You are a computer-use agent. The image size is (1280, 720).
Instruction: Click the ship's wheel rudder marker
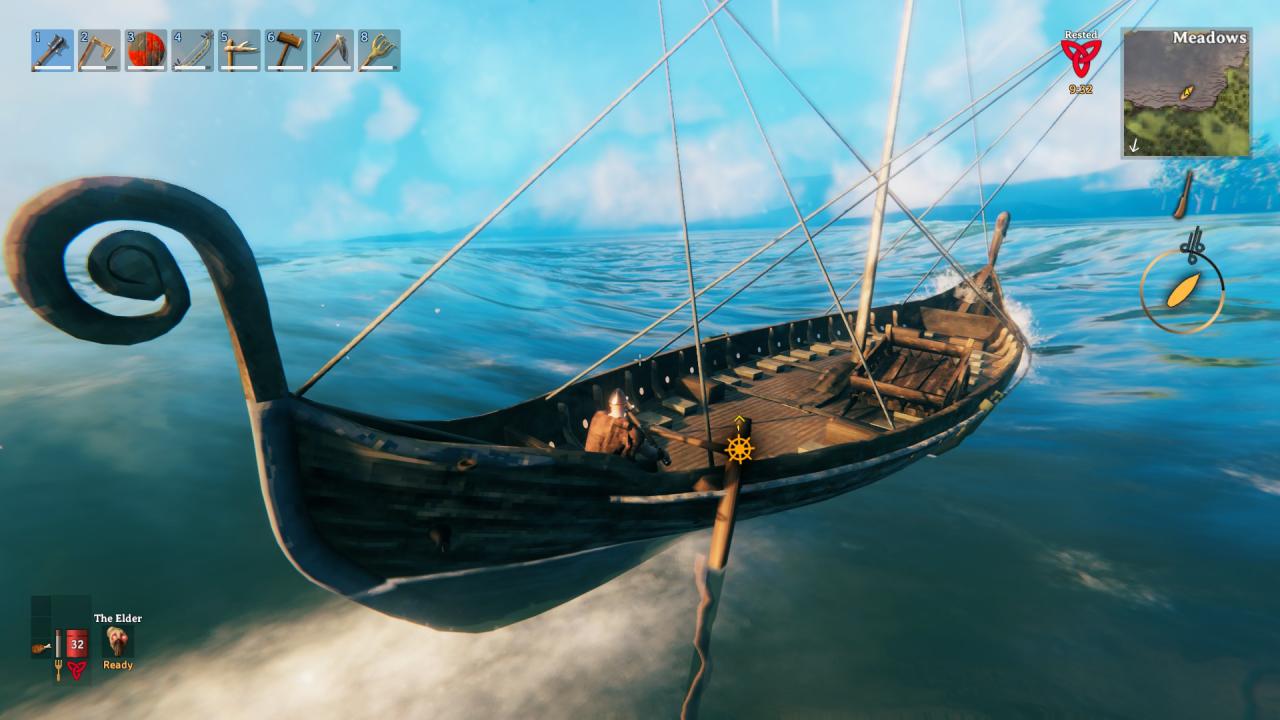point(739,449)
